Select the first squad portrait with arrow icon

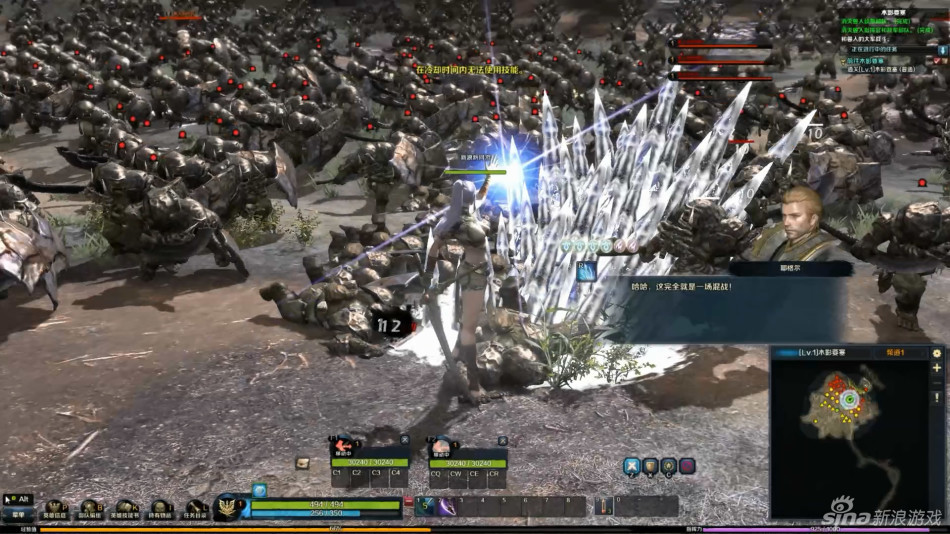click(x=343, y=447)
